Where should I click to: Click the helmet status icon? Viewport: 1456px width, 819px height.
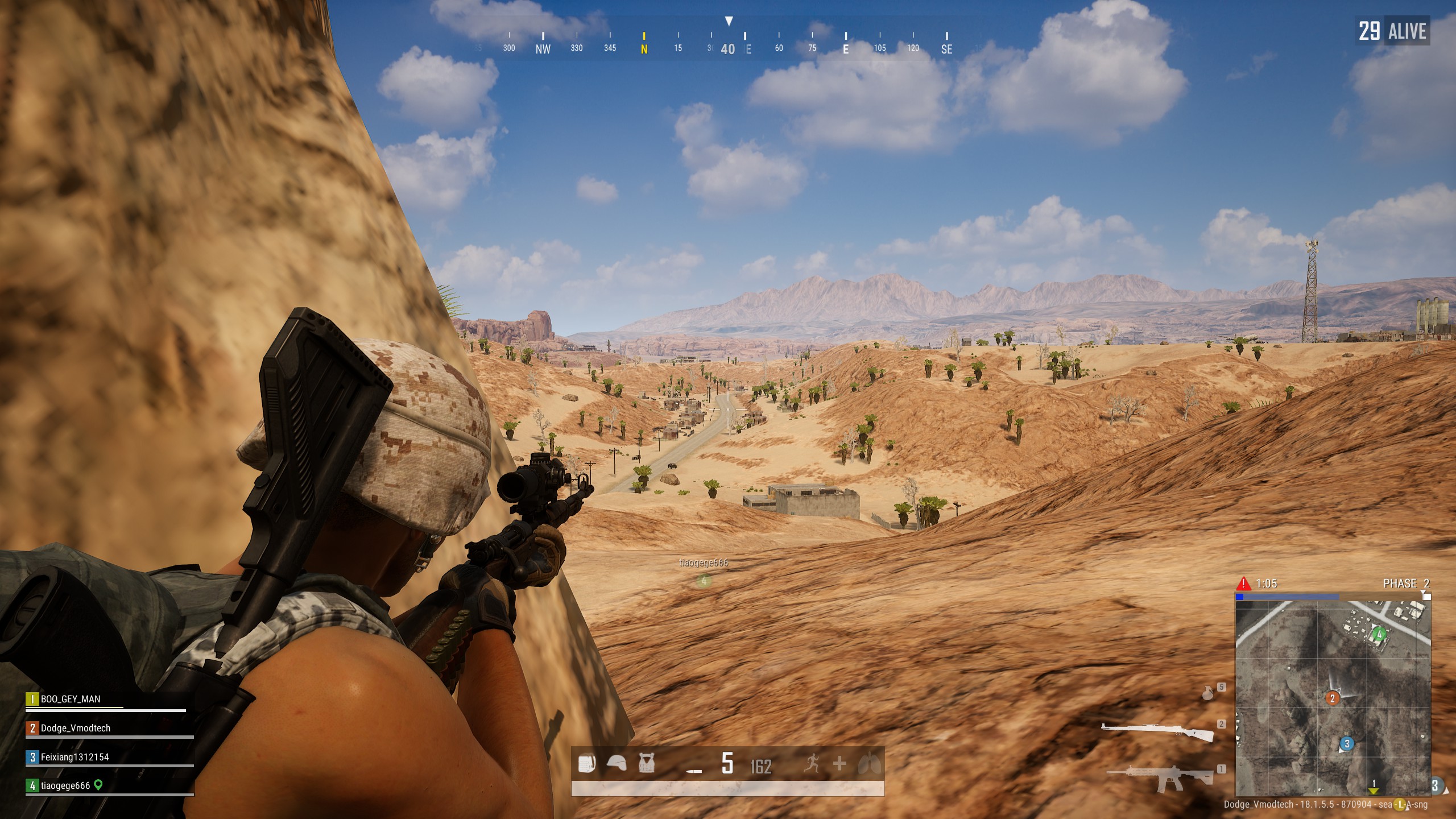tap(617, 763)
